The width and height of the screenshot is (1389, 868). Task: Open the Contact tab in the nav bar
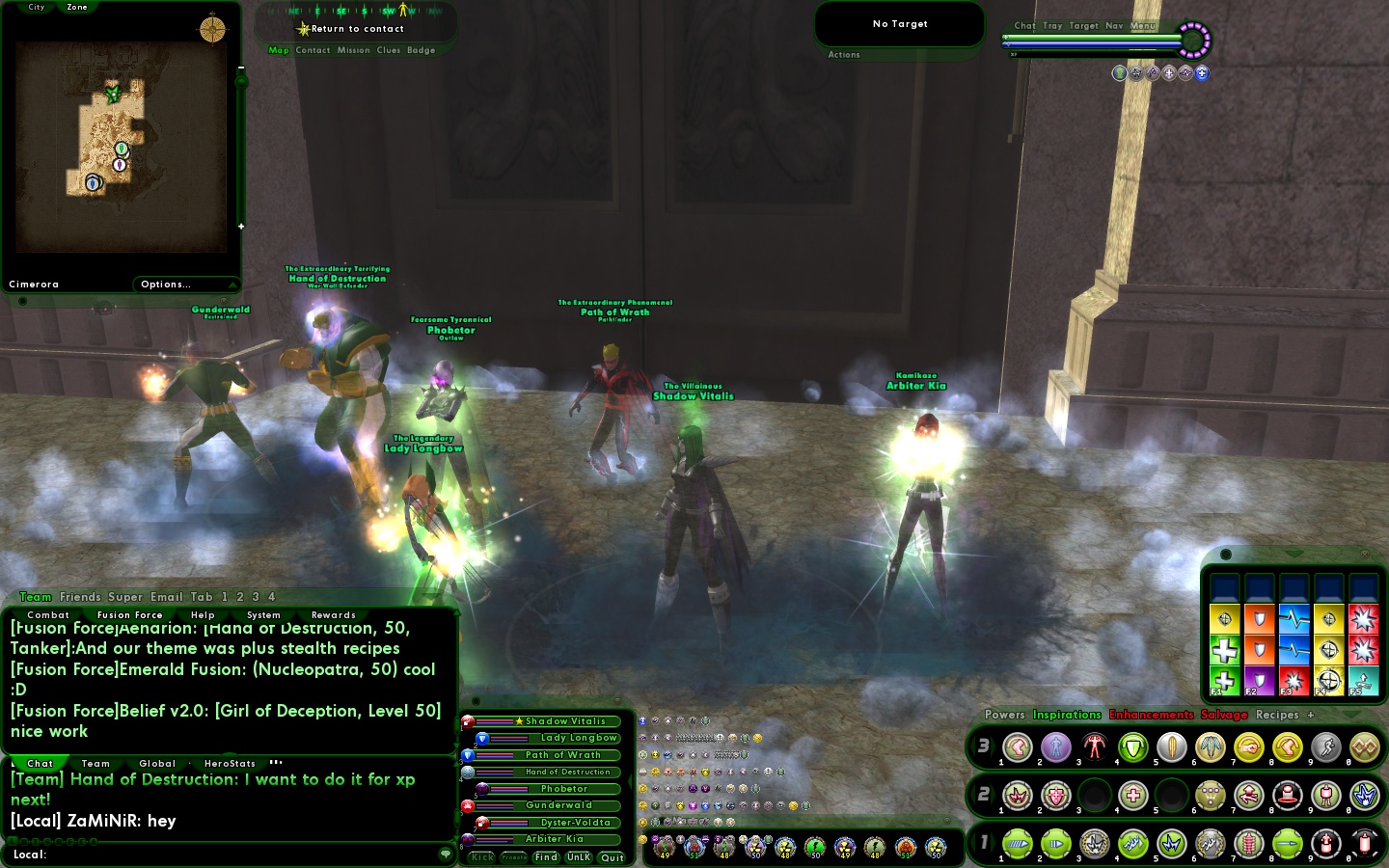click(x=313, y=50)
